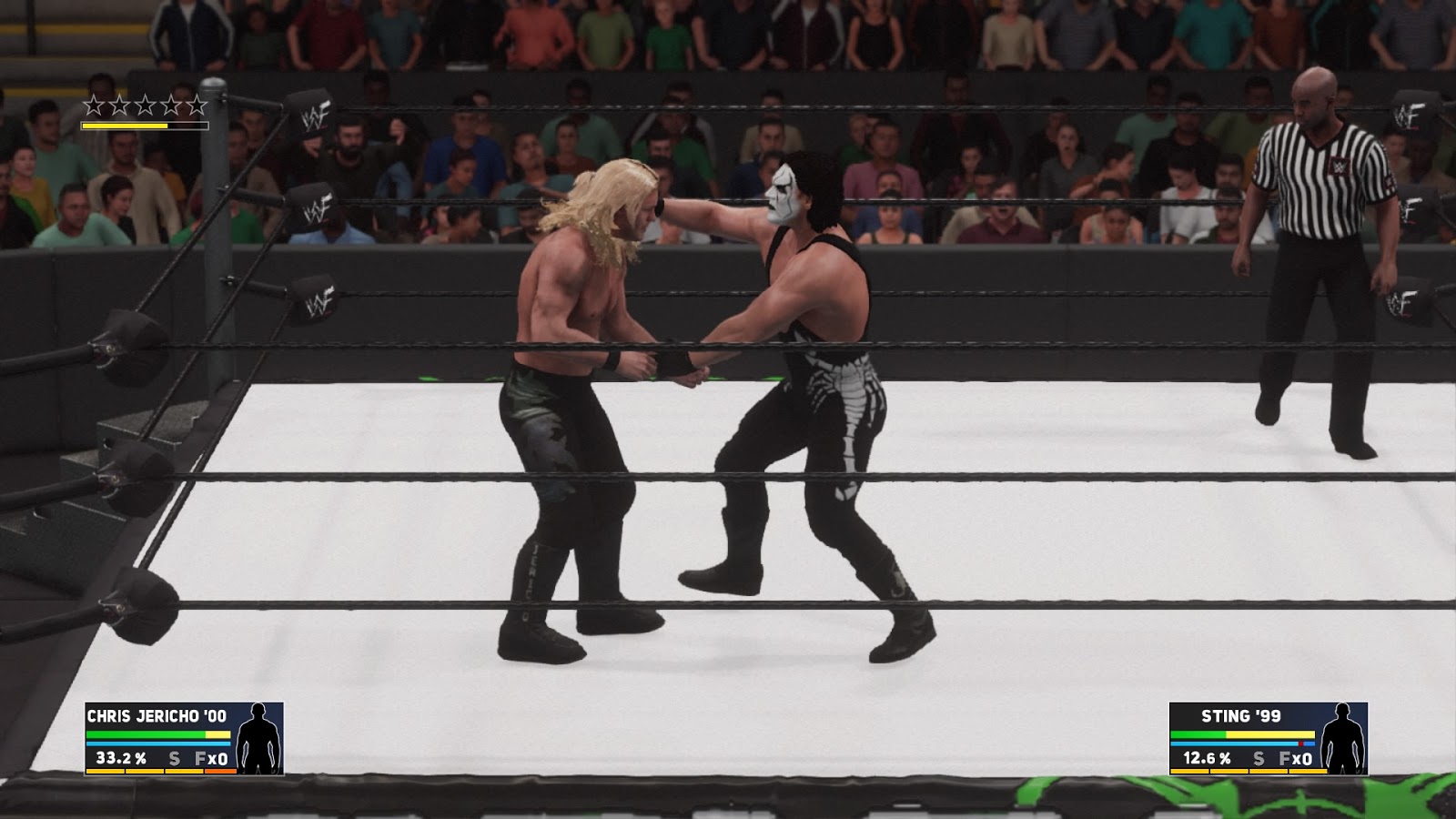This screenshot has height=819, width=1456.
Task: Click the STING '99 nameplate label
Action: point(1239,716)
